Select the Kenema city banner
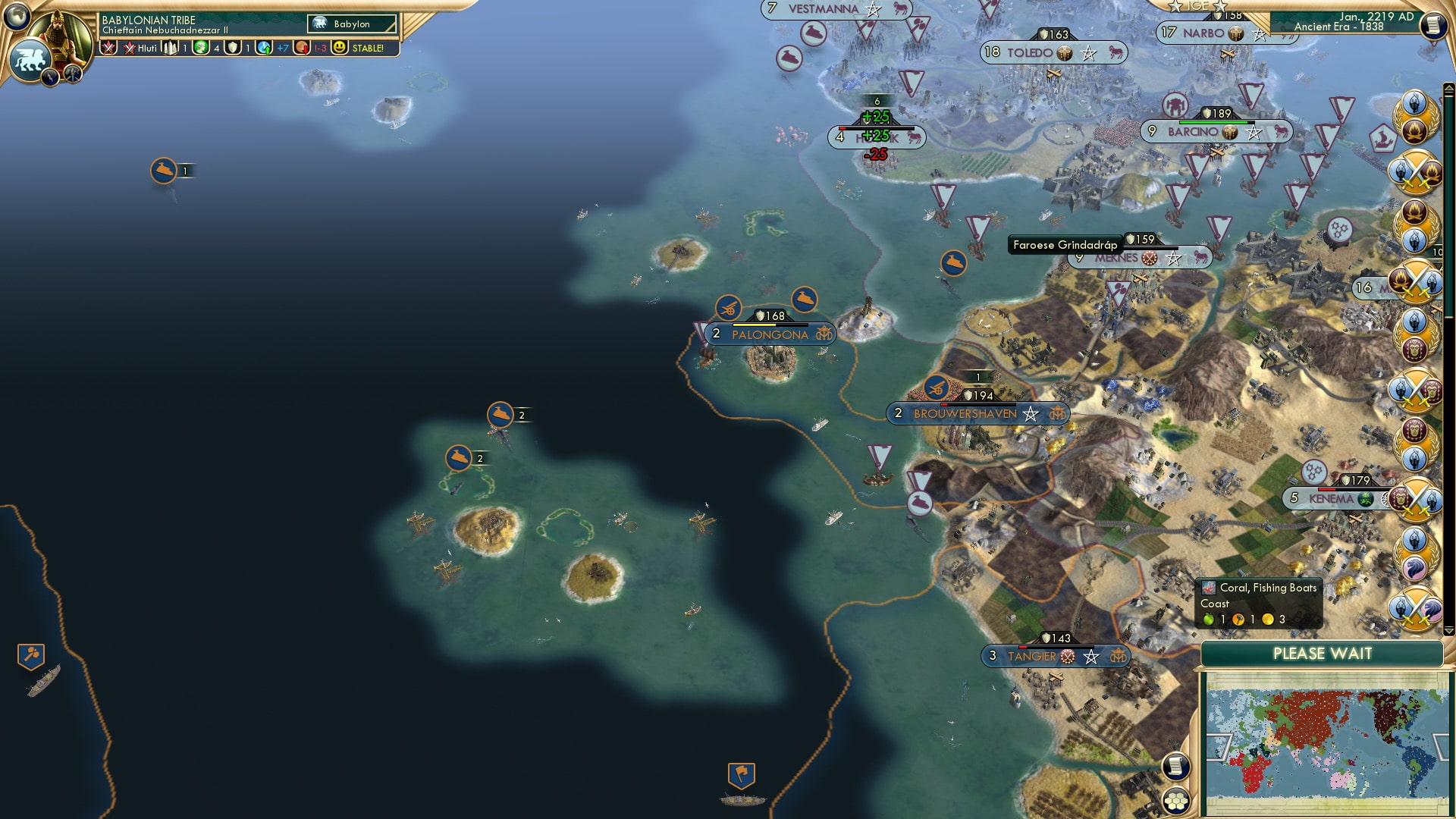The height and width of the screenshot is (819, 1456). [1331, 499]
